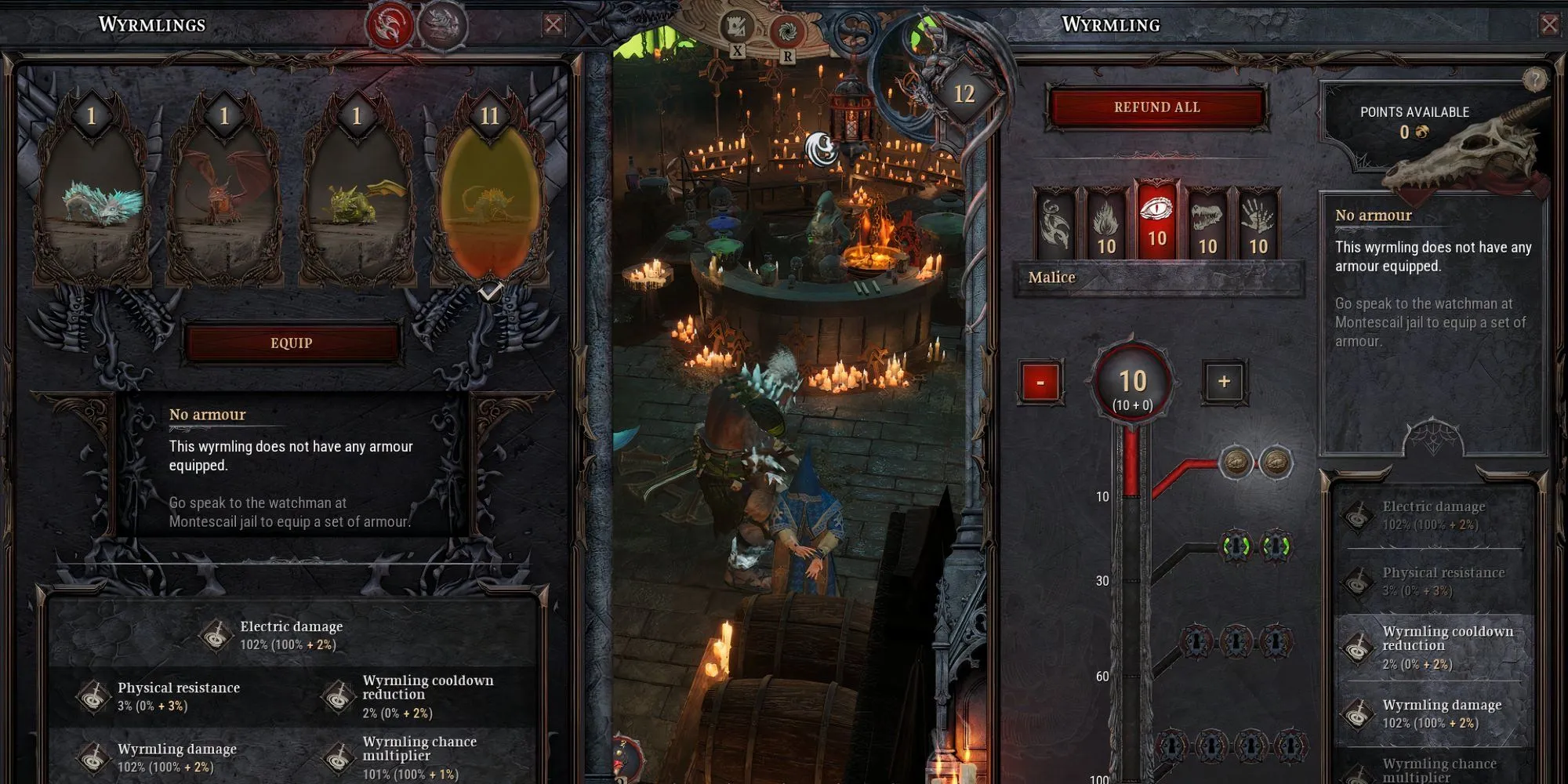Switch to the red dragon header tab
This screenshot has height=784, width=1568.
(390, 26)
